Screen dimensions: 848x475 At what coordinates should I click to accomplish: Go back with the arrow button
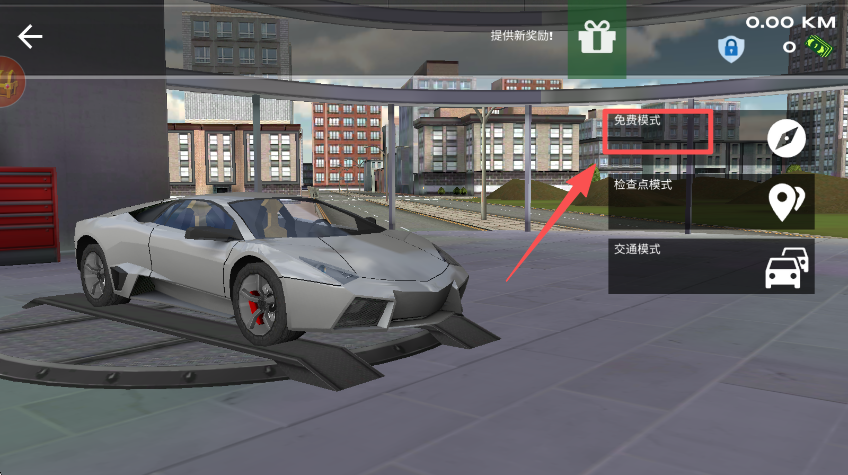click(31, 37)
